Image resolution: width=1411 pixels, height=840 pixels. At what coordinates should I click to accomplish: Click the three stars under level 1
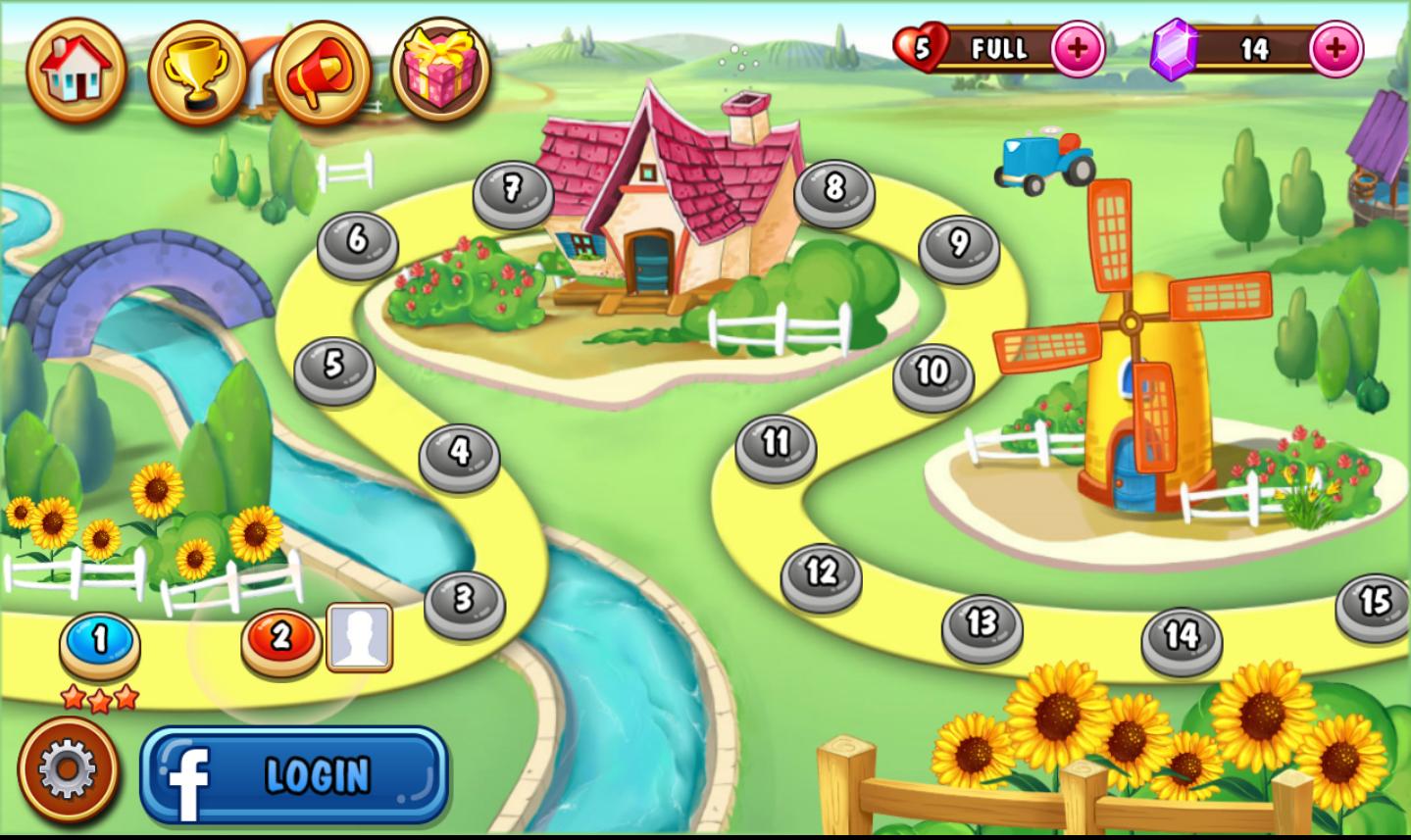(x=96, y=699)
